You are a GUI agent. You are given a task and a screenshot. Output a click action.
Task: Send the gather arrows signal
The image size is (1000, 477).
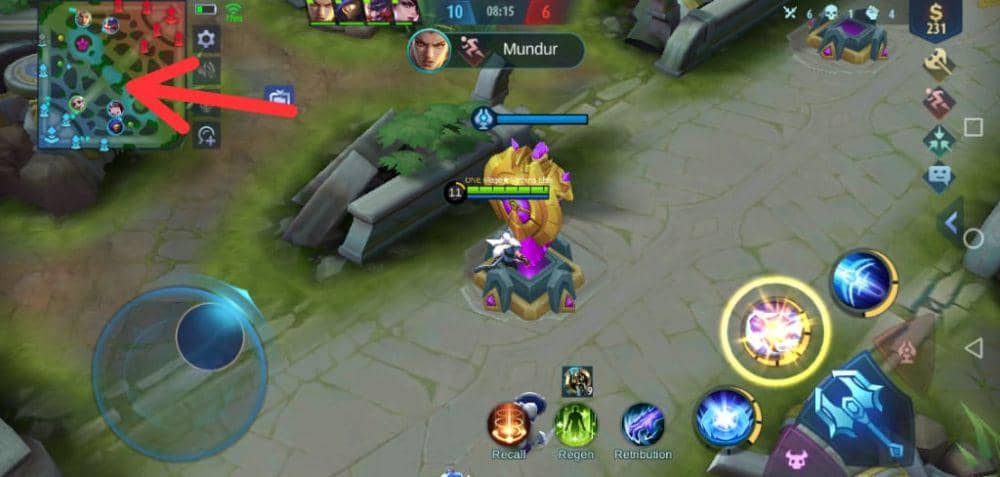938,139
